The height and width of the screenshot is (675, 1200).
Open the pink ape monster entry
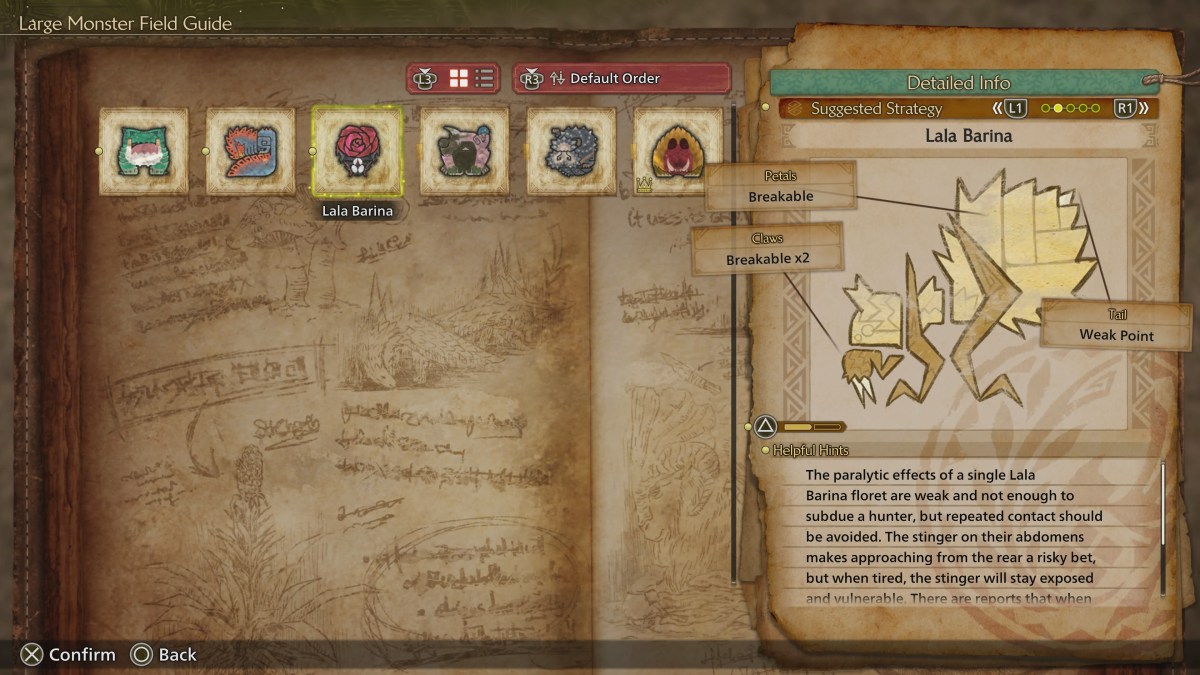pos(464,151)
